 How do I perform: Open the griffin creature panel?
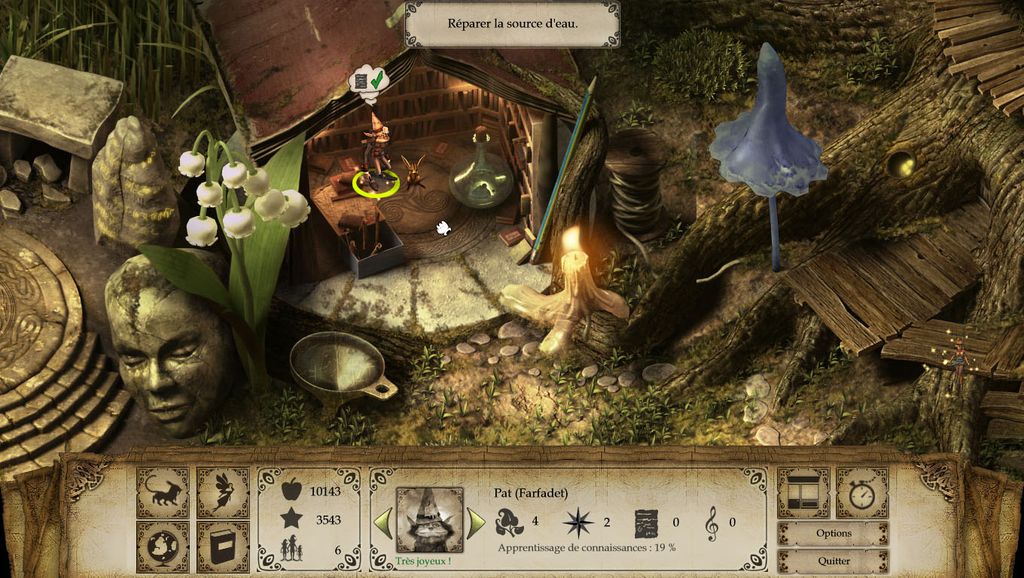click(162, 492)
